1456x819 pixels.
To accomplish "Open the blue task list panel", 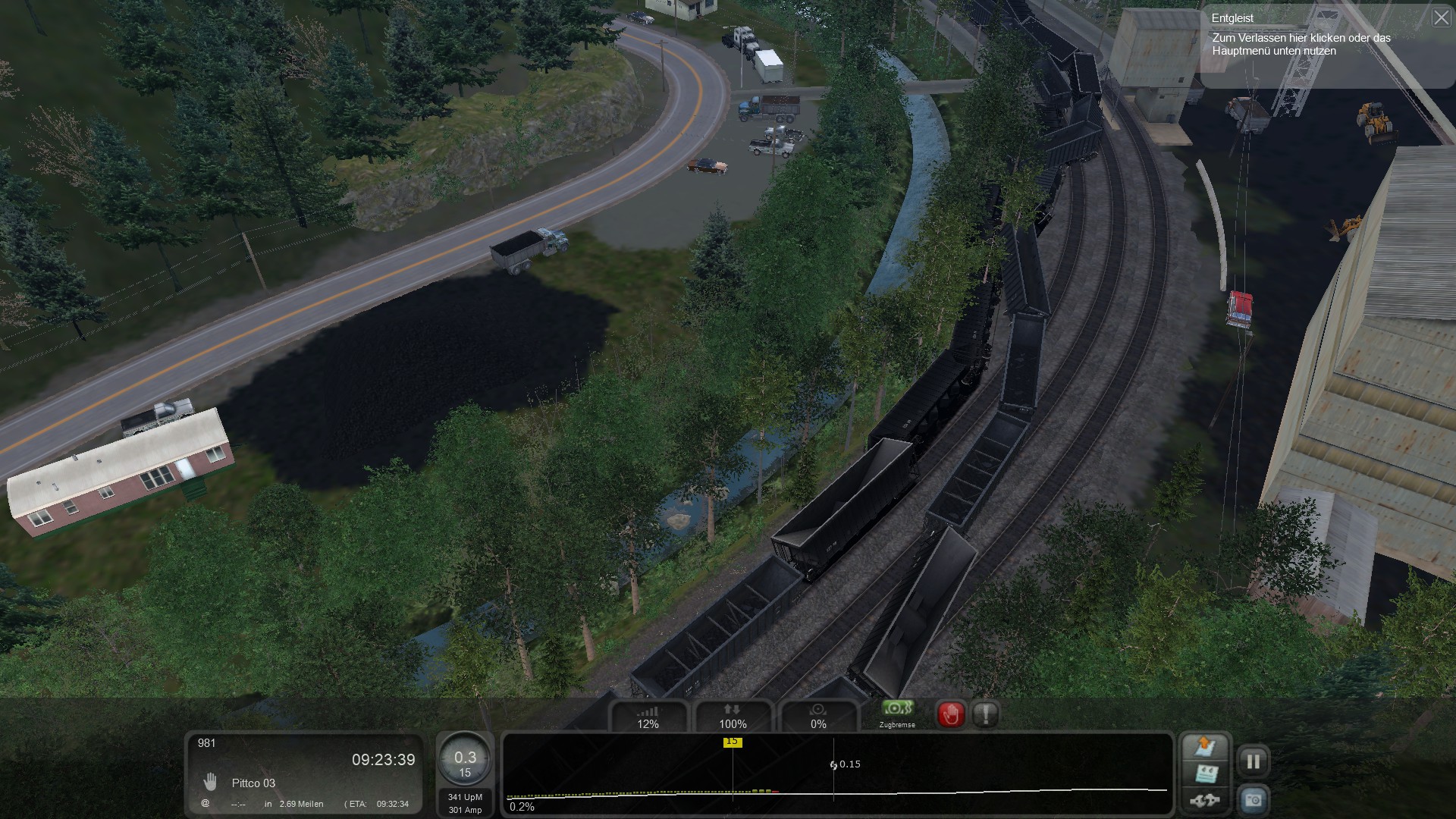I will (x=1205, y=774).
